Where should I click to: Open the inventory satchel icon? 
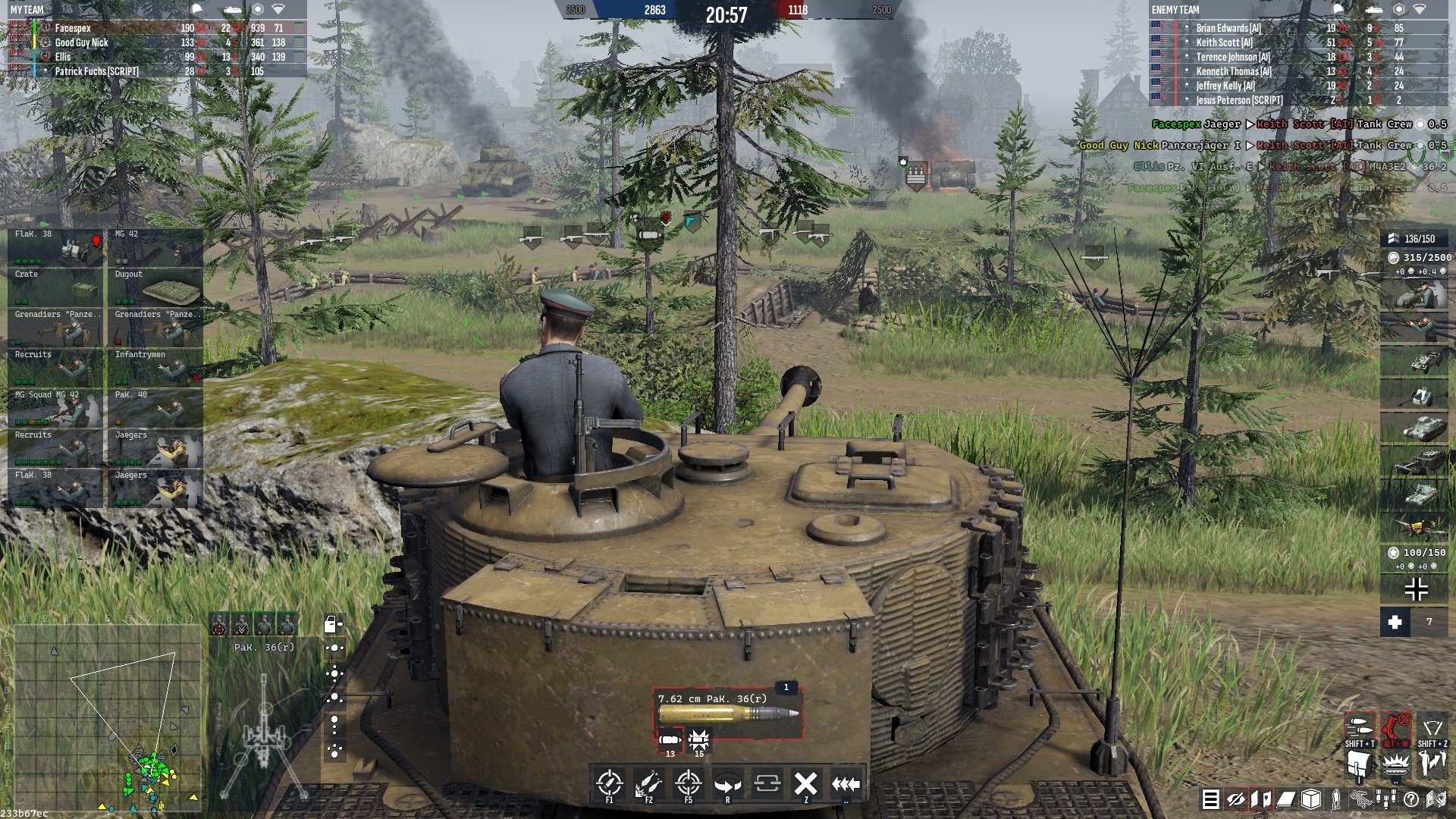click(x=1359, y=764)
